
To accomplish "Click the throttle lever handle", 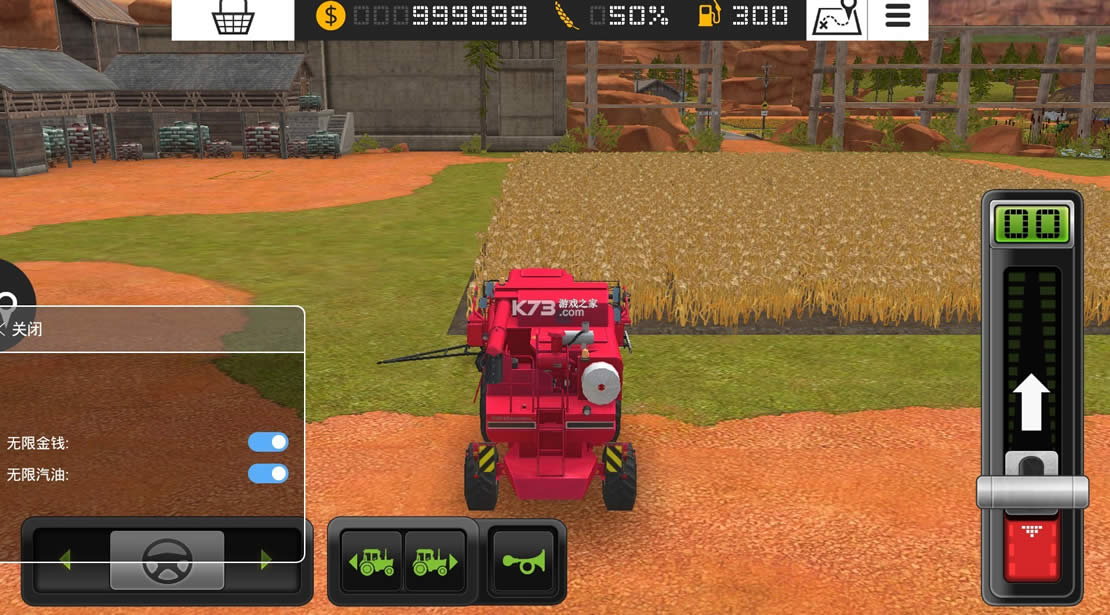I will (x=1032, y=490).
